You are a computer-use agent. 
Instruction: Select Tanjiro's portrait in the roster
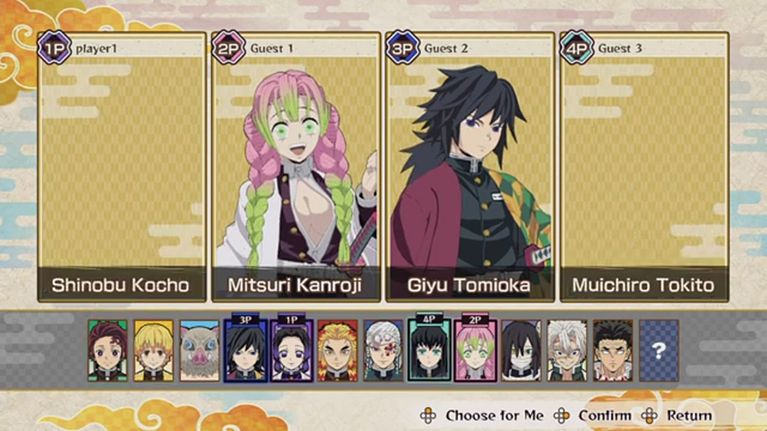pyautogui.click(x=107, y=350)
